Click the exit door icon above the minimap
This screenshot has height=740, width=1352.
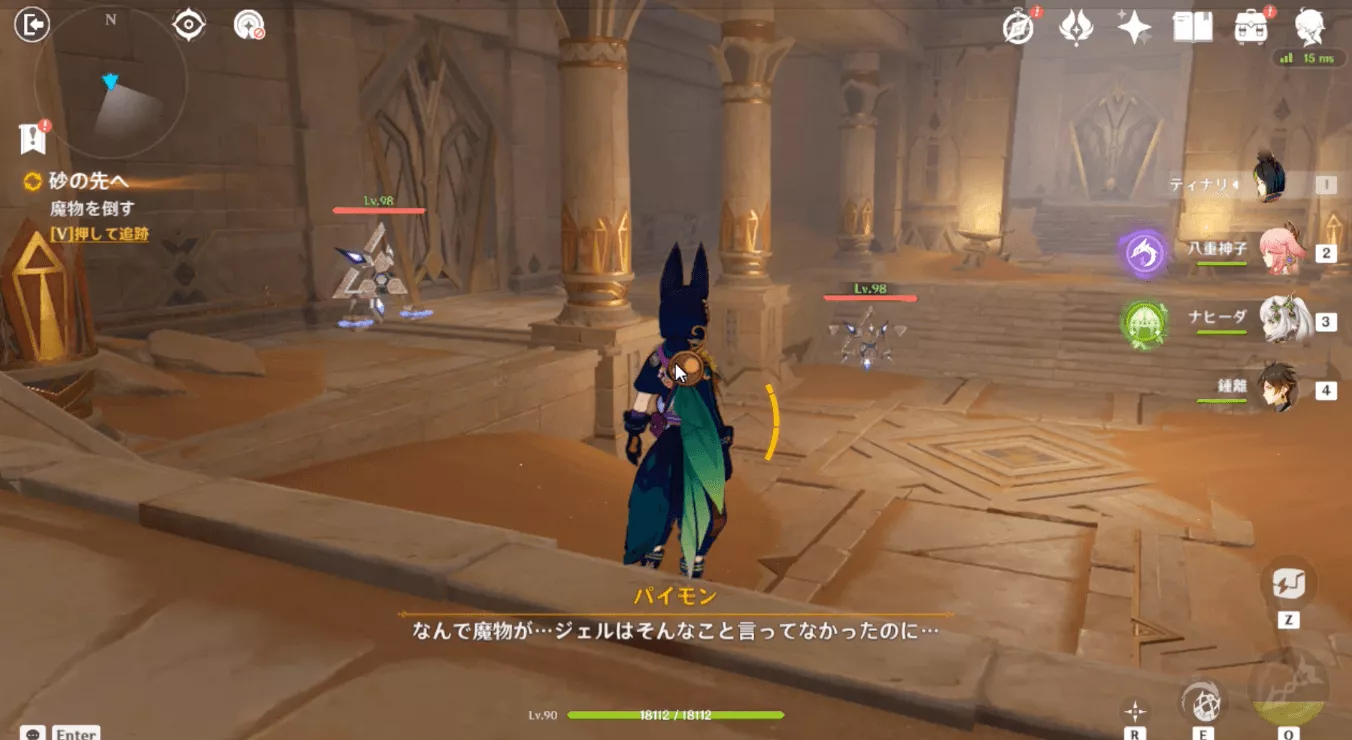30,22
